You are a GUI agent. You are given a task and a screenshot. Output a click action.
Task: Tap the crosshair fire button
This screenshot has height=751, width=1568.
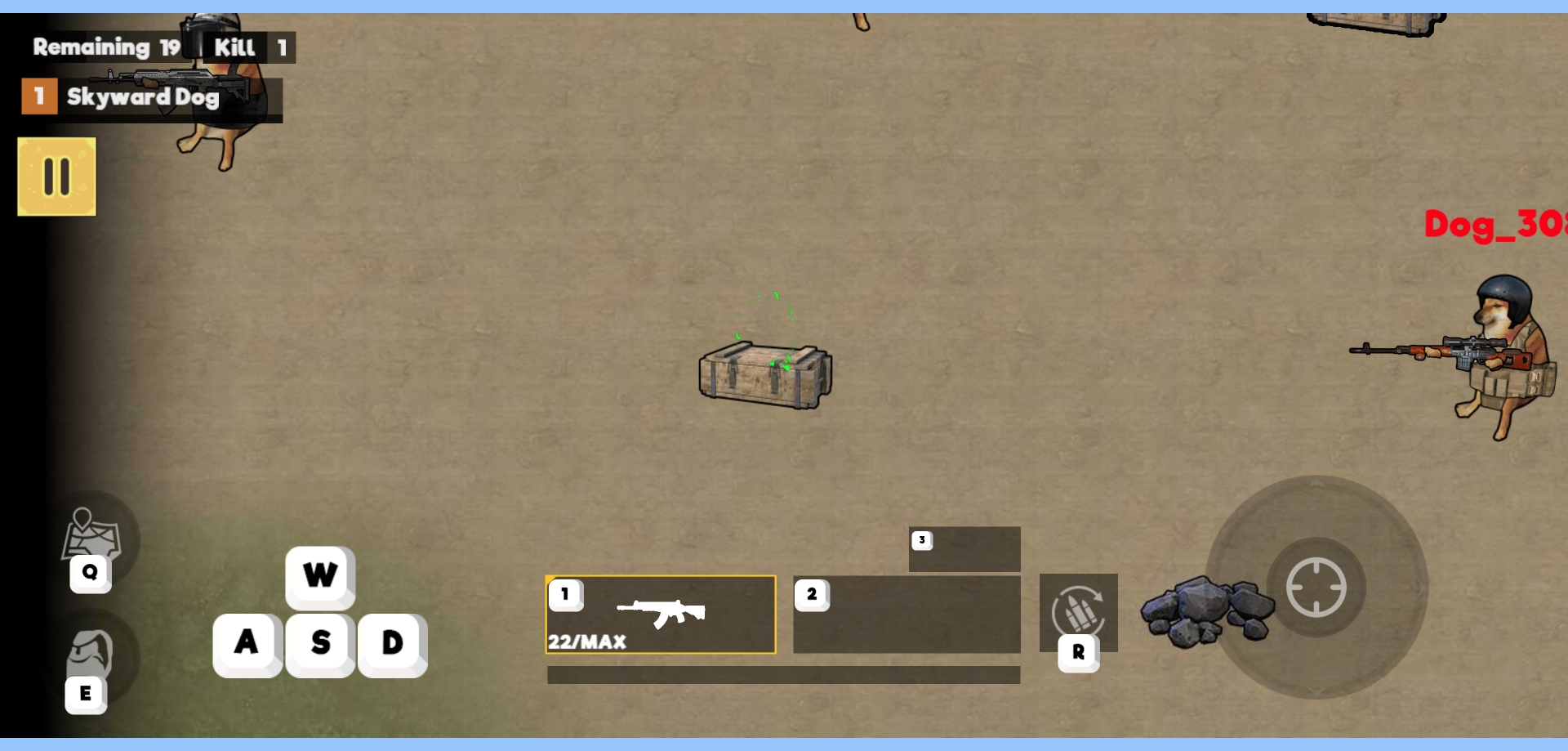[1316, 587]
